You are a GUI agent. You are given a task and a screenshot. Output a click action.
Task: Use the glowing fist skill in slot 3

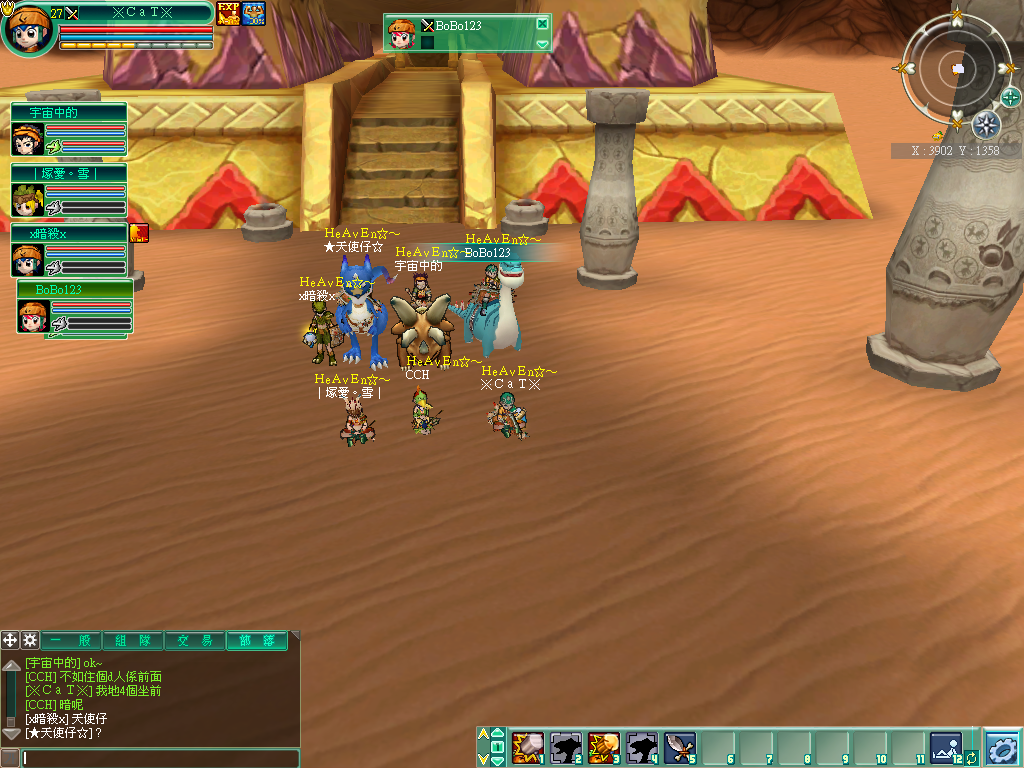point(604,747)
